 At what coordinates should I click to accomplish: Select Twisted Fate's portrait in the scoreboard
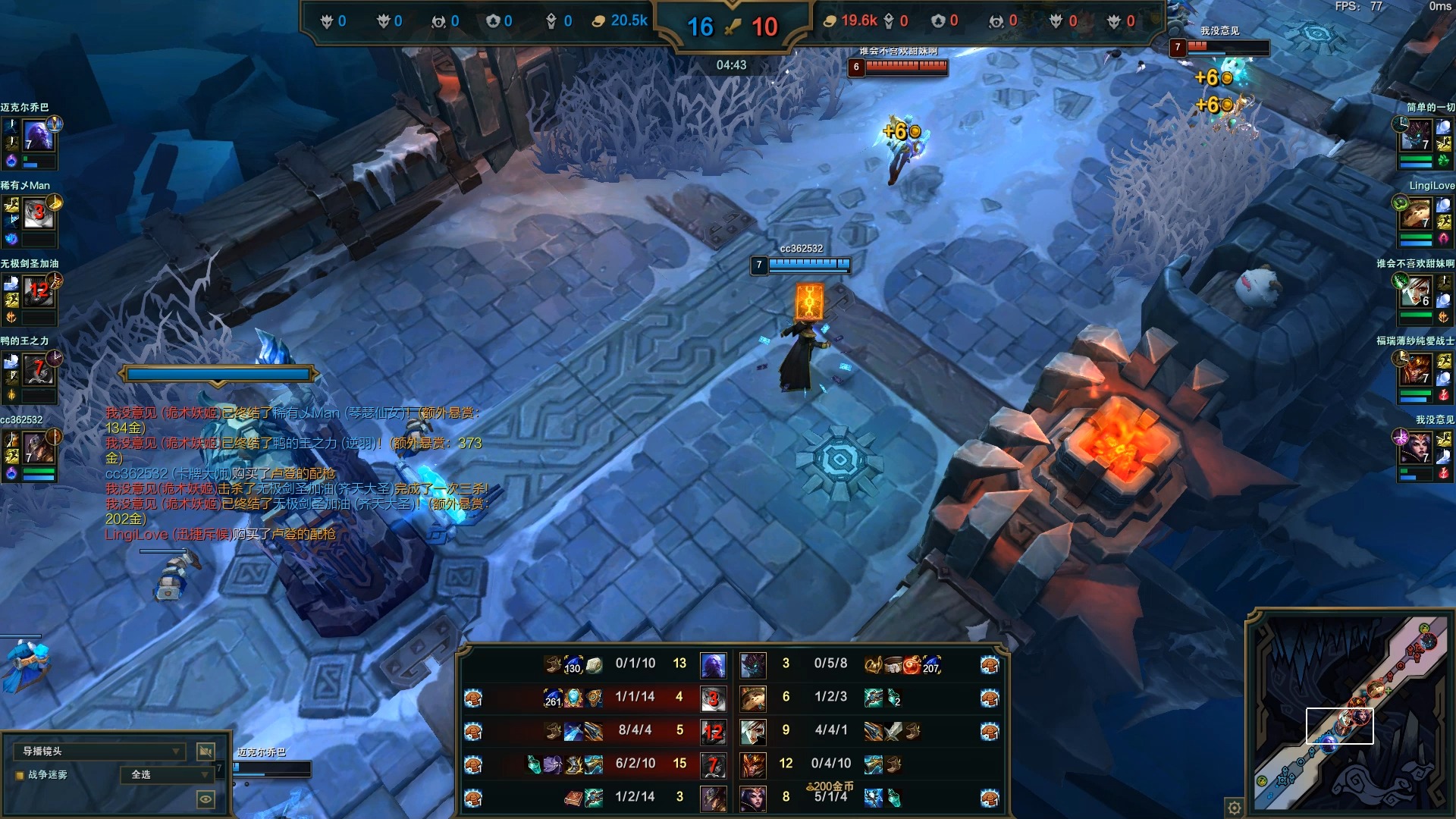pyautogui.click(x=713, y=797)
